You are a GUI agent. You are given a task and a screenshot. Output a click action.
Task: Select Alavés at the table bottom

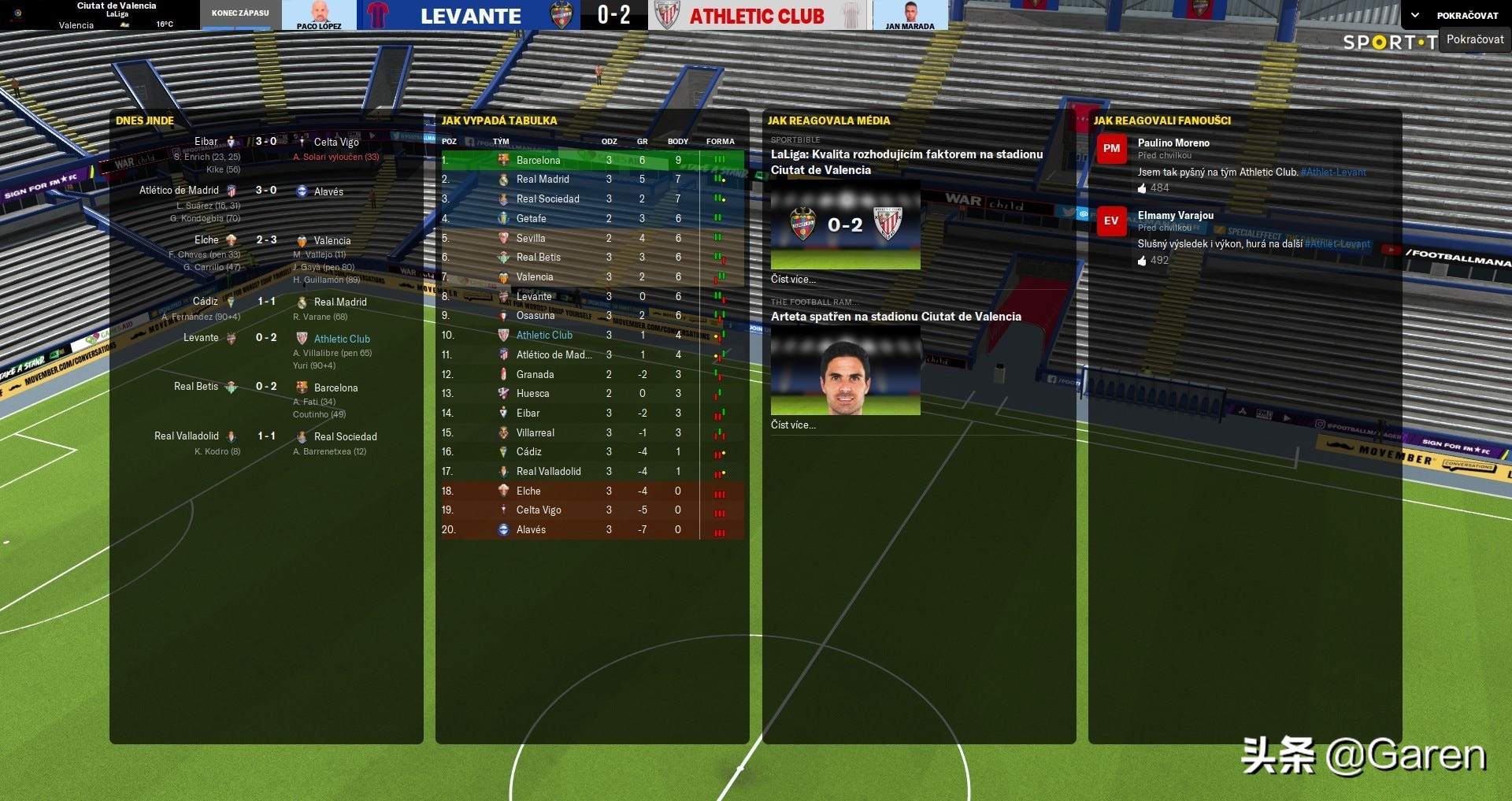pos(531,529)
